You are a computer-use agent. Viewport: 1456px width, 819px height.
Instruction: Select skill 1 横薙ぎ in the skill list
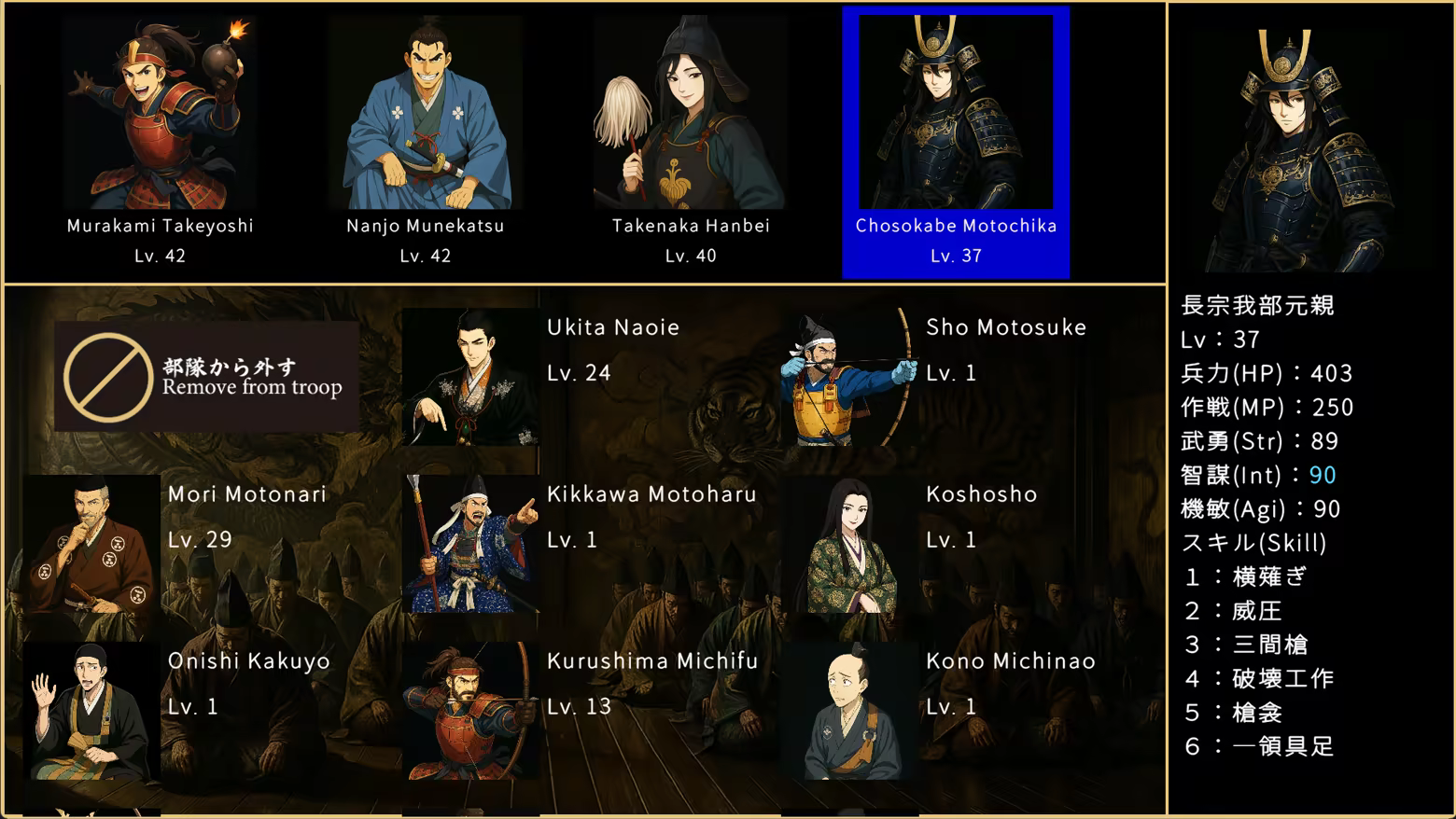(1246, 577)
